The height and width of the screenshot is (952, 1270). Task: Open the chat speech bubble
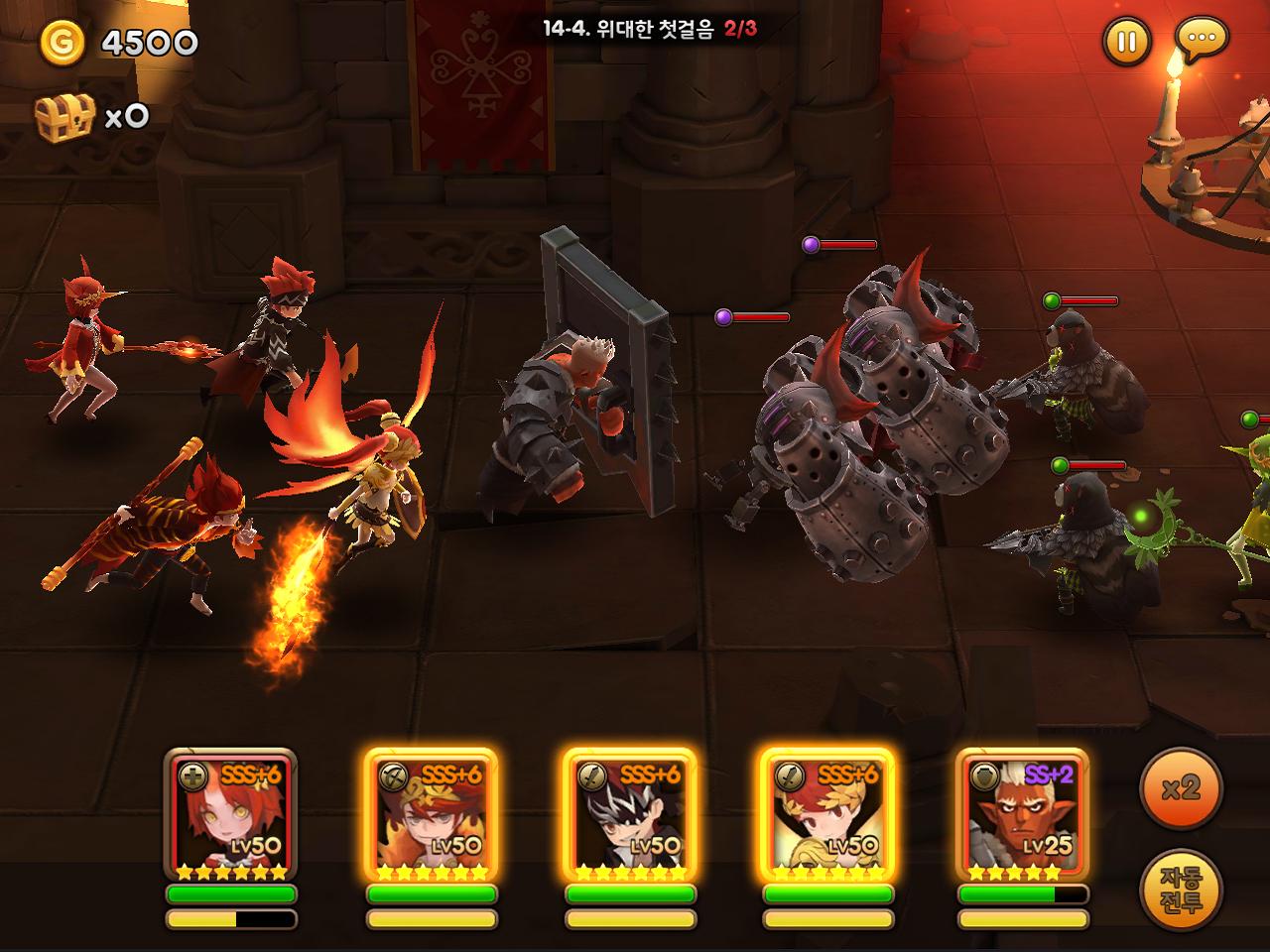click(x=1202, y=40)
